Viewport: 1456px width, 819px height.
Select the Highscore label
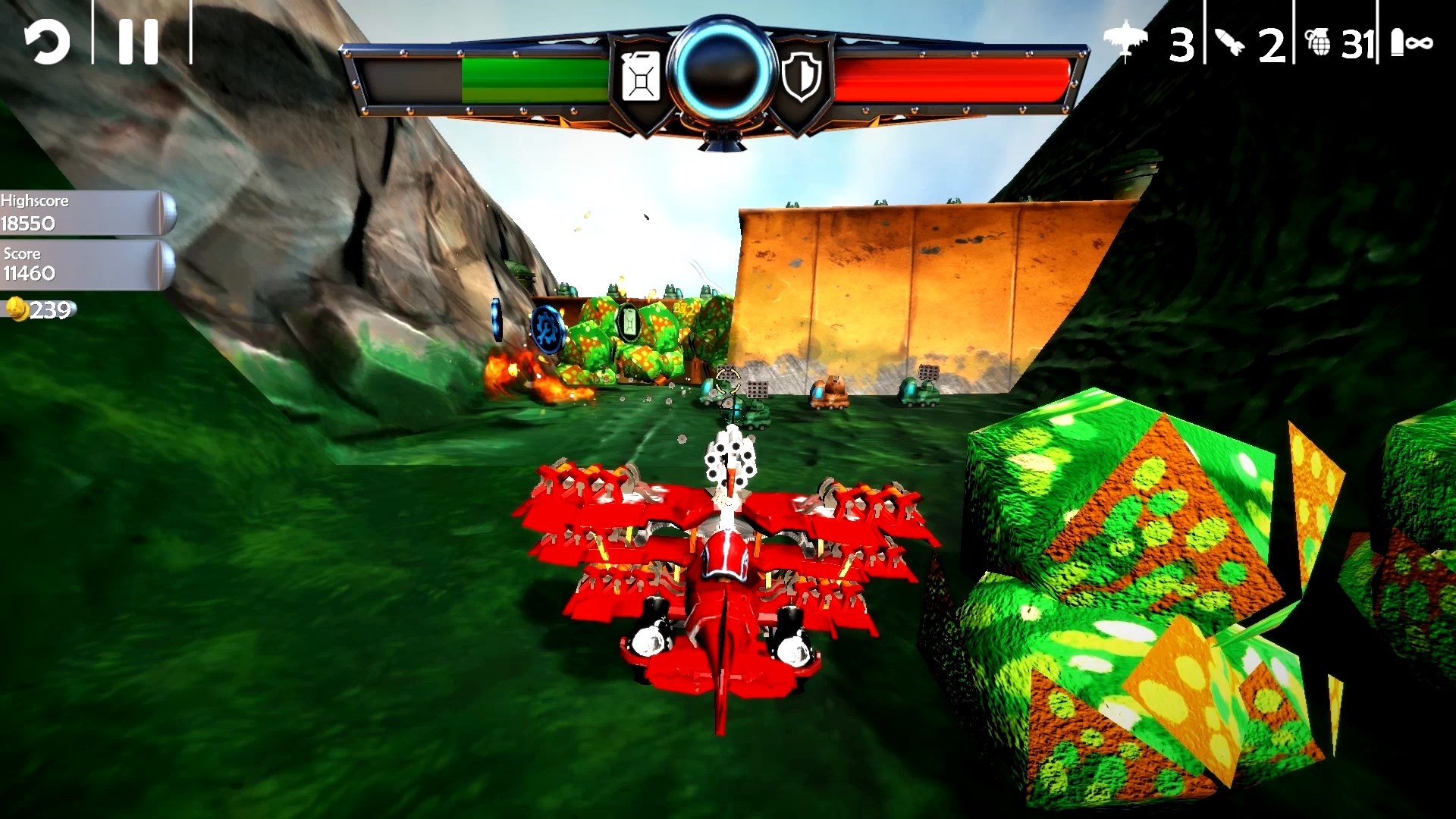tap(35, 201)
